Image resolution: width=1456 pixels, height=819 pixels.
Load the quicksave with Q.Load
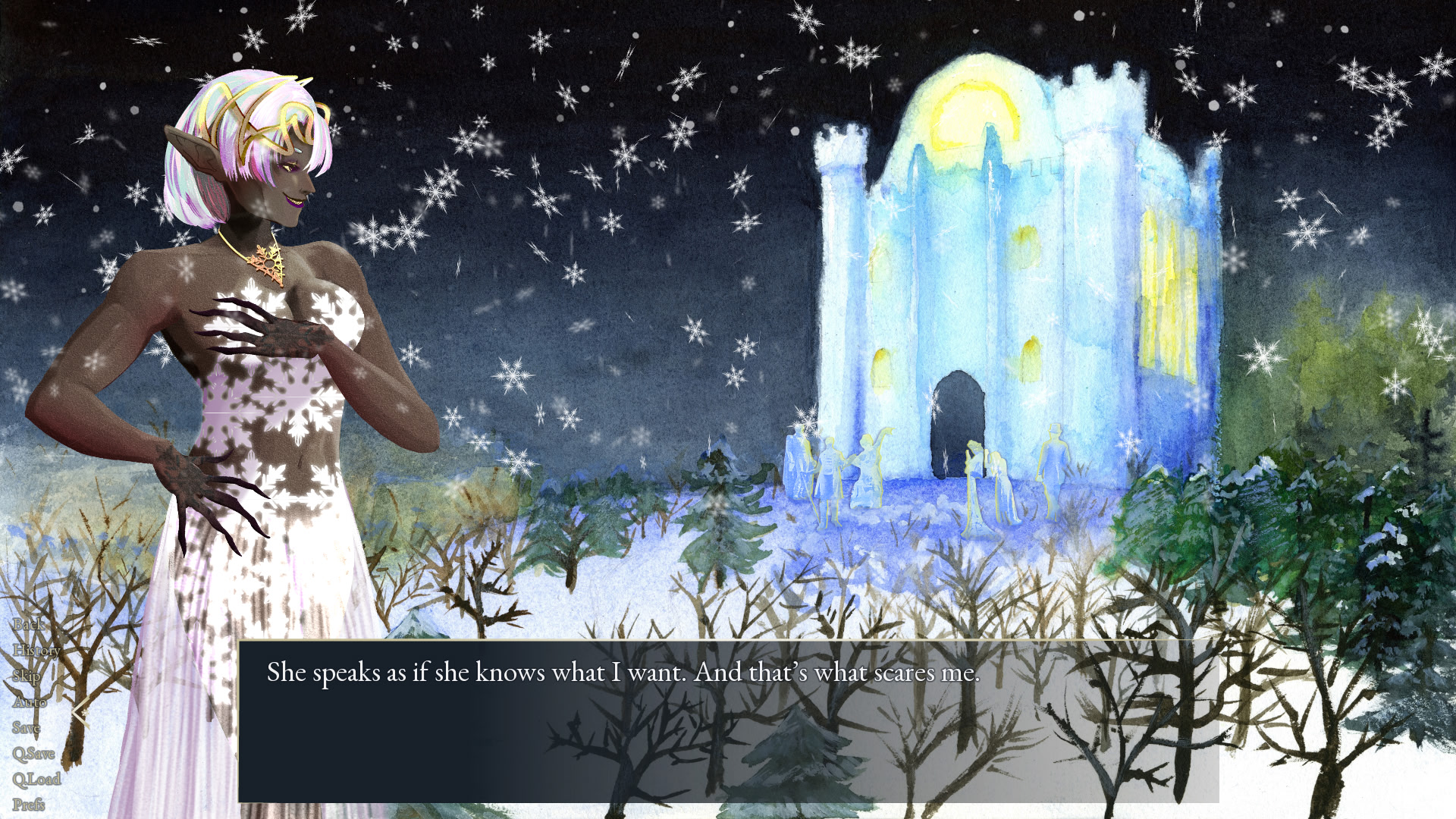[37, 779]
